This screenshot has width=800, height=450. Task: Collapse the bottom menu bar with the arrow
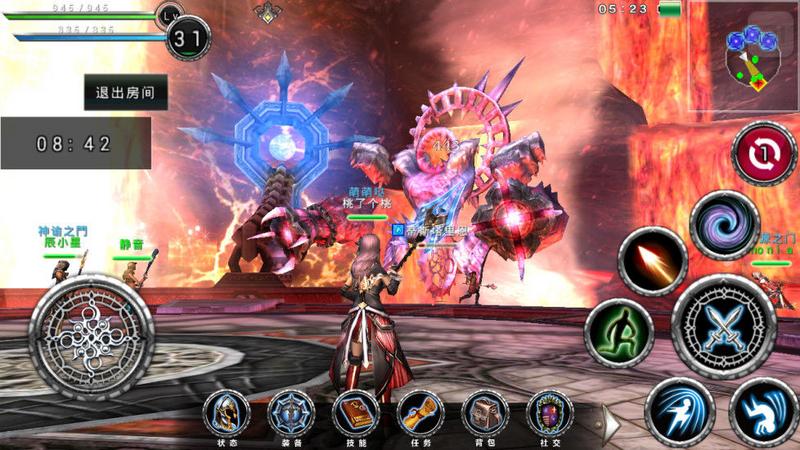click(x=610, y=422)
